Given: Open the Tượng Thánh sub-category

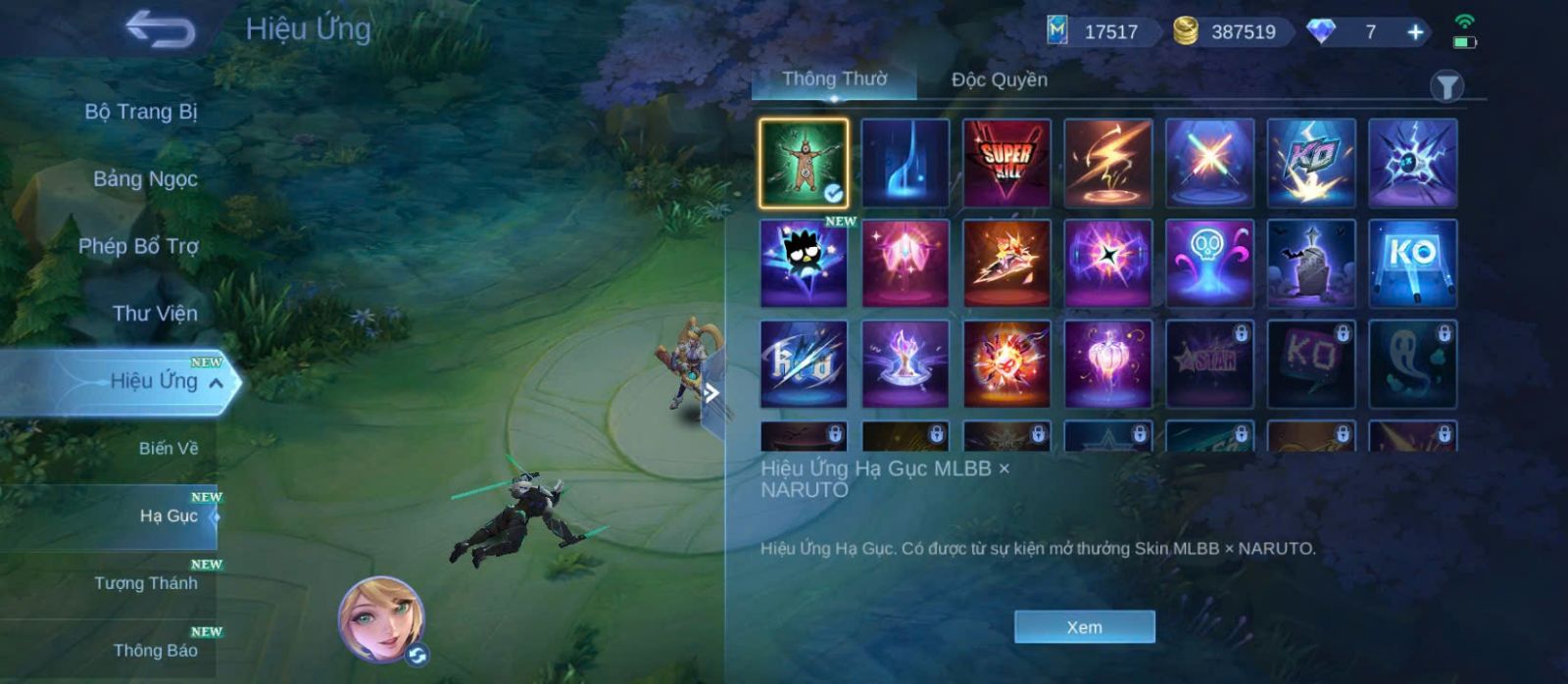Looking at the screenshot, I should [x=146, y=583].
